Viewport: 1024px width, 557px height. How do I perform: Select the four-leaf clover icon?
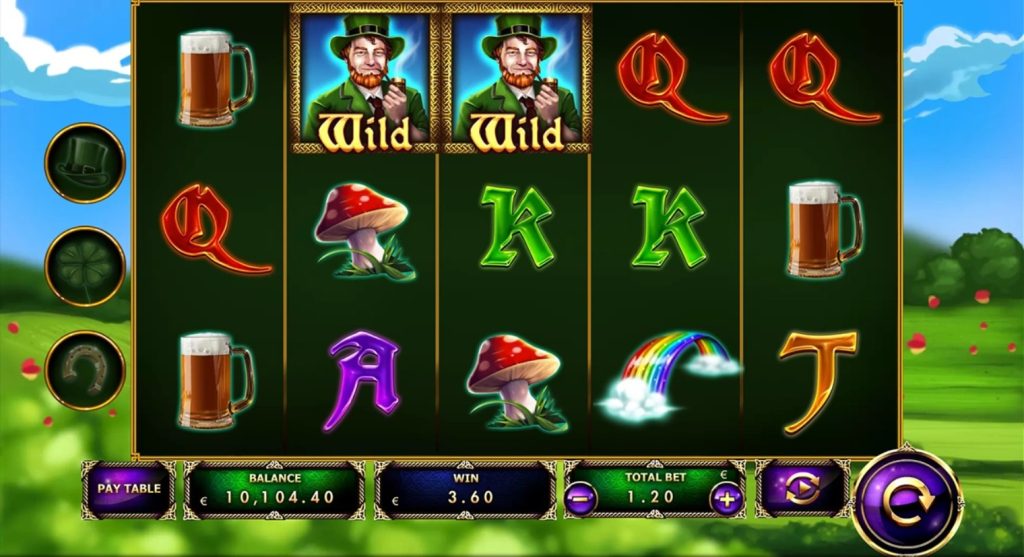[85, 266]
